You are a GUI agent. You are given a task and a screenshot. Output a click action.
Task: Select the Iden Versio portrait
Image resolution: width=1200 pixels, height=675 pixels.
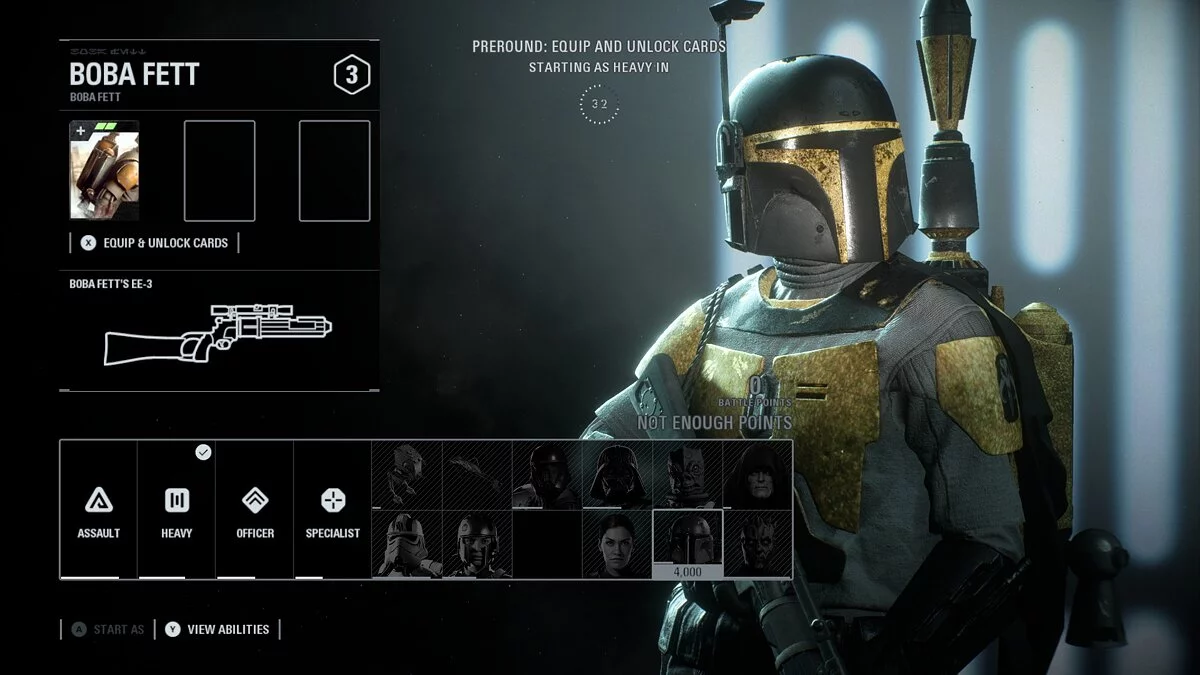pos(617,544)
